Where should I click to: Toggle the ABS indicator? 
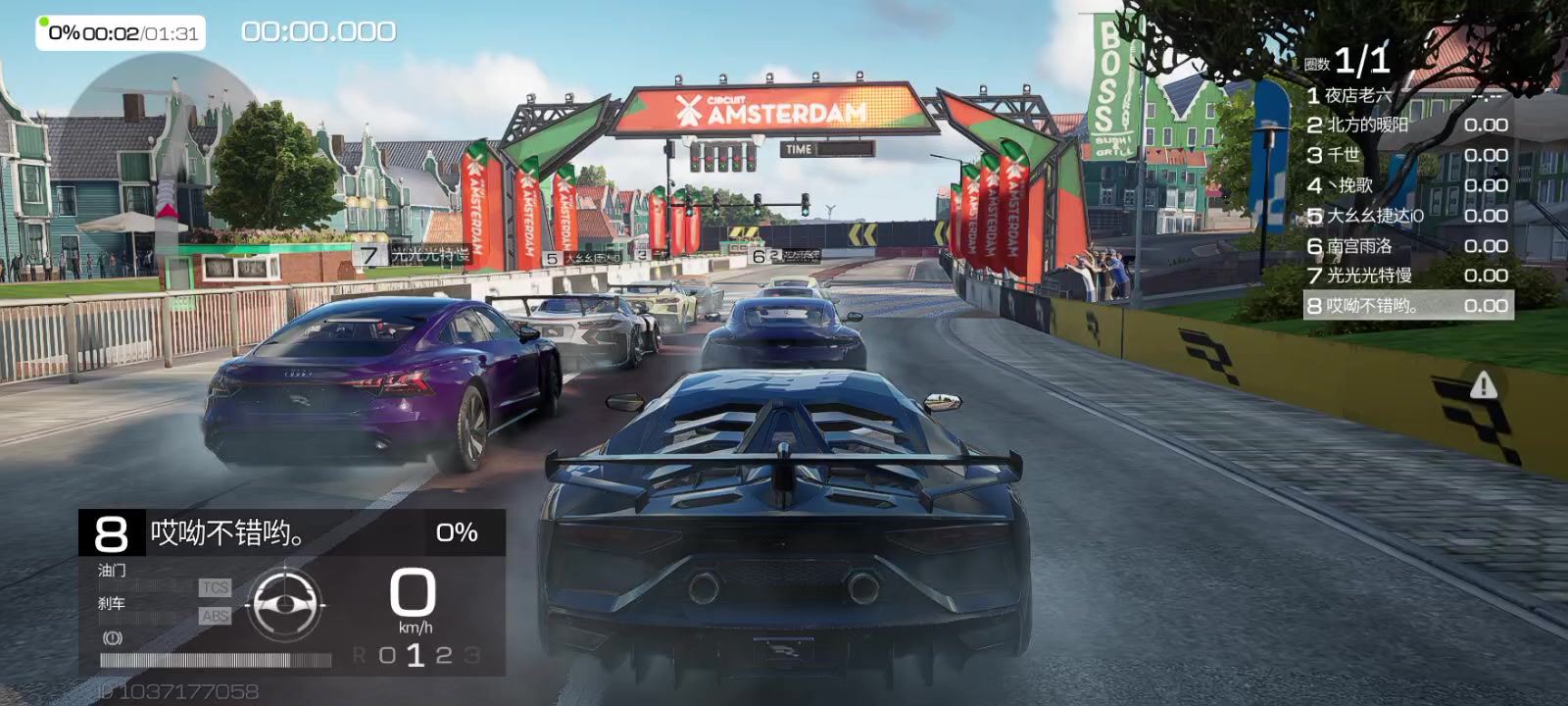point(215,616)
